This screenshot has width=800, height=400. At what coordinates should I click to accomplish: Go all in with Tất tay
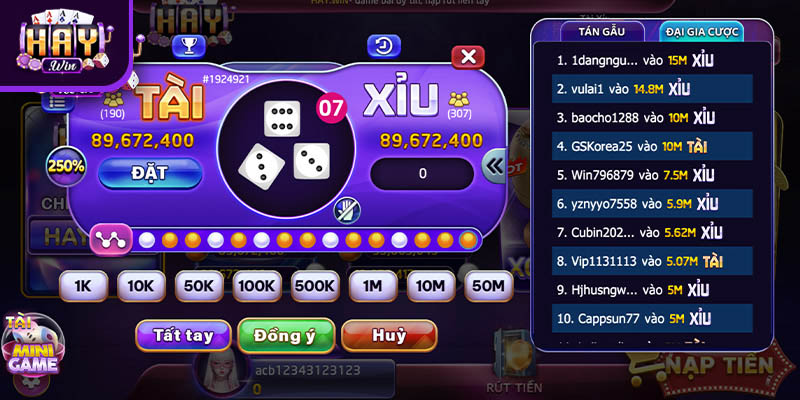pyautogui.click(x=183, y=335)
